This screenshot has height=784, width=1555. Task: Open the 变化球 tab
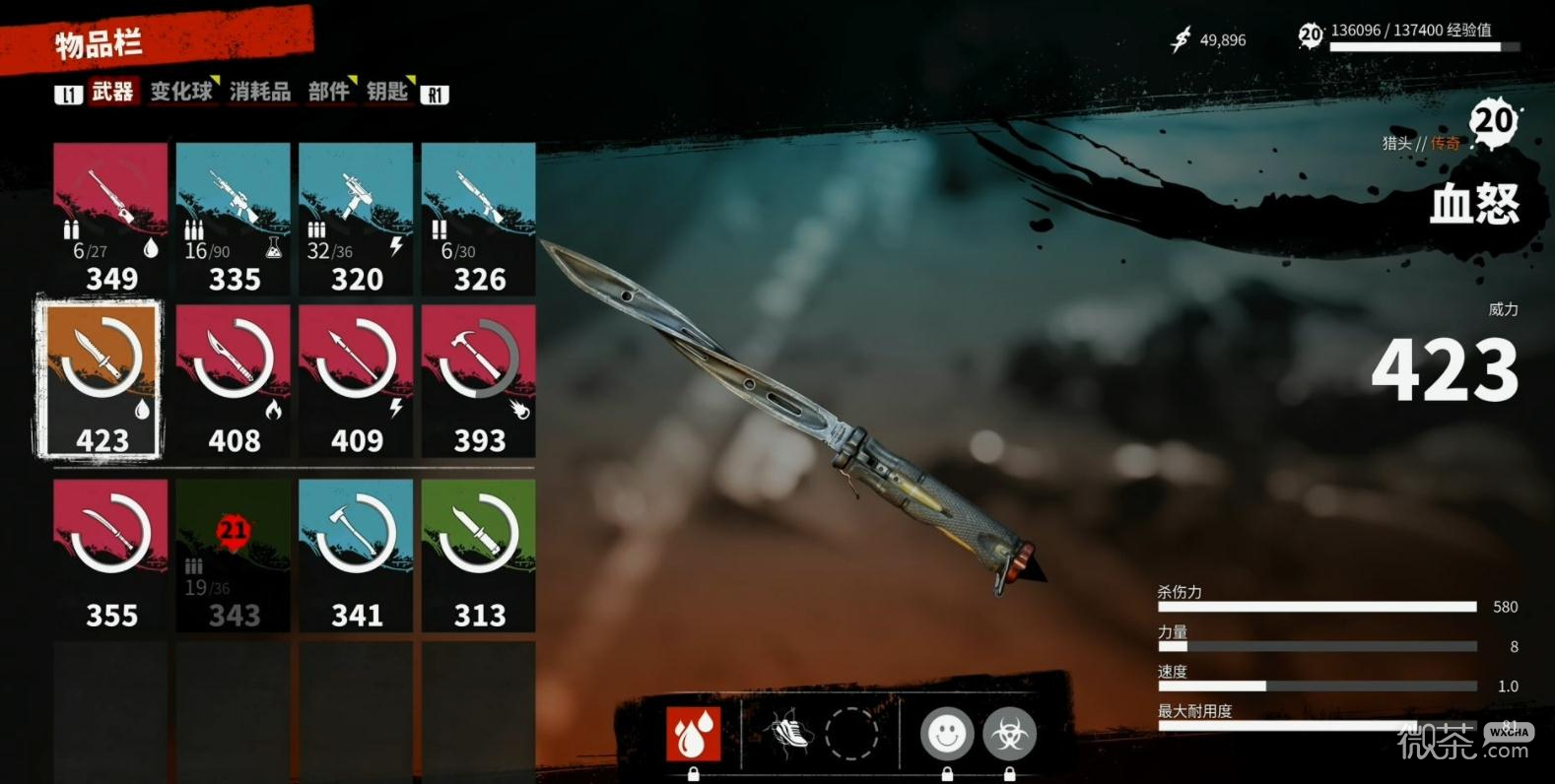click(181, 93)
